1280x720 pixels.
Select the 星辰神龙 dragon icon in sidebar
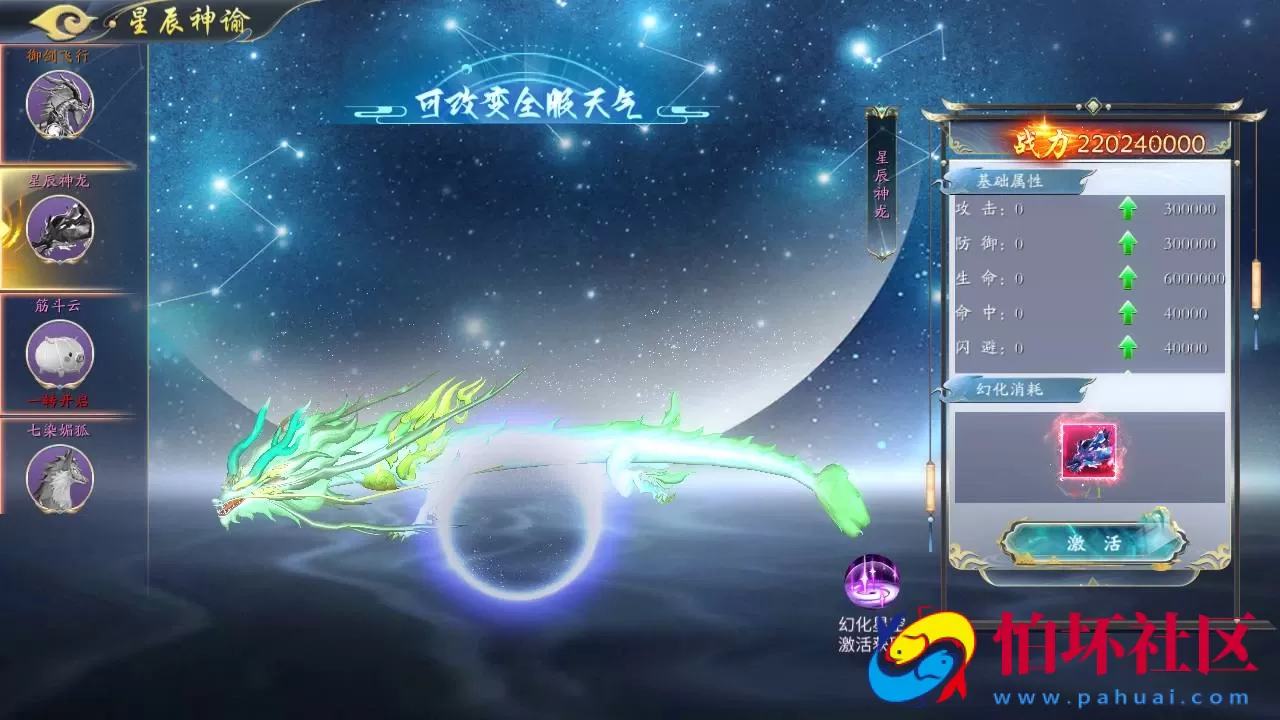coord(58,230)
